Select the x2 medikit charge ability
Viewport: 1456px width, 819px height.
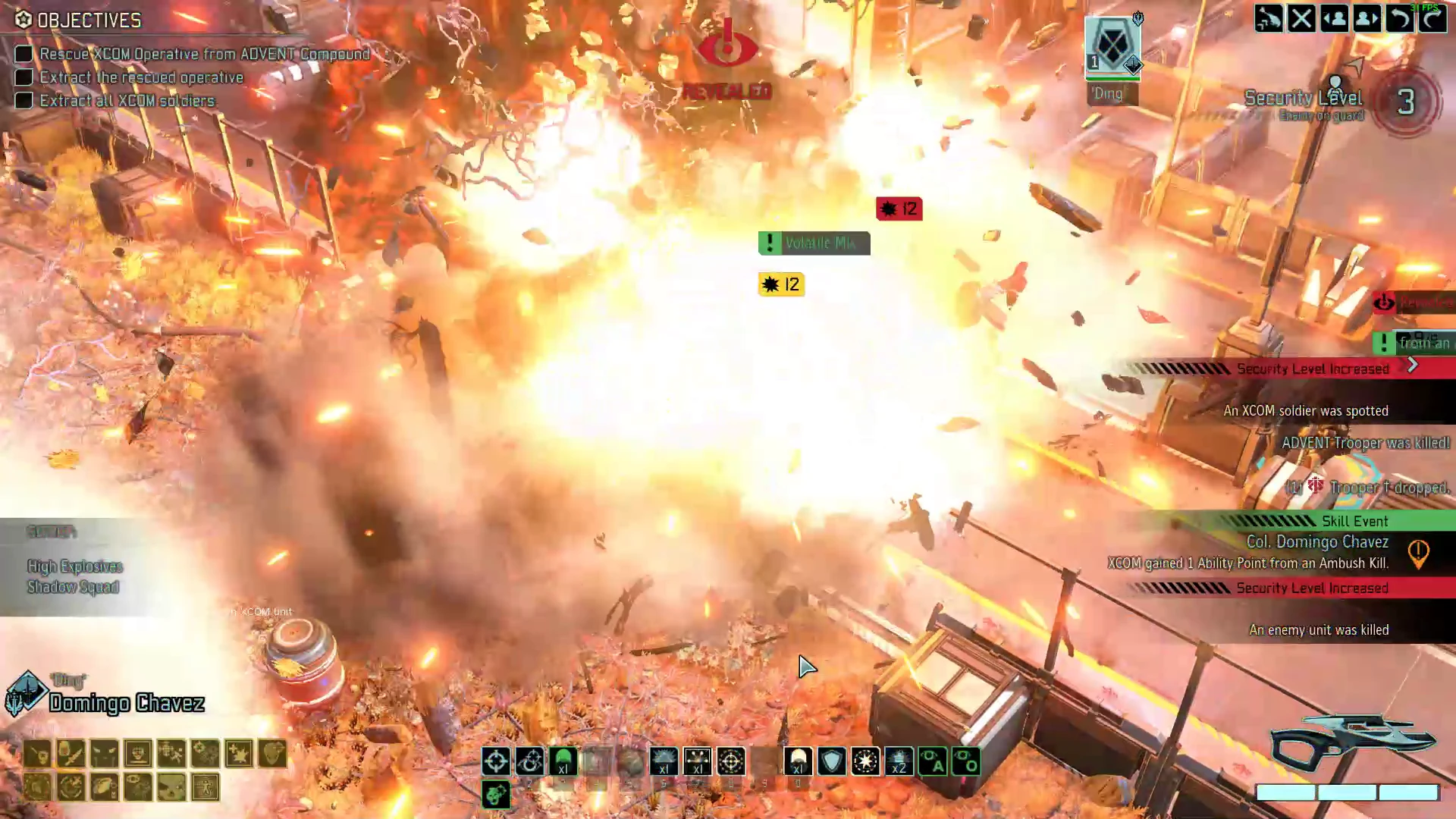click(899, 762)
